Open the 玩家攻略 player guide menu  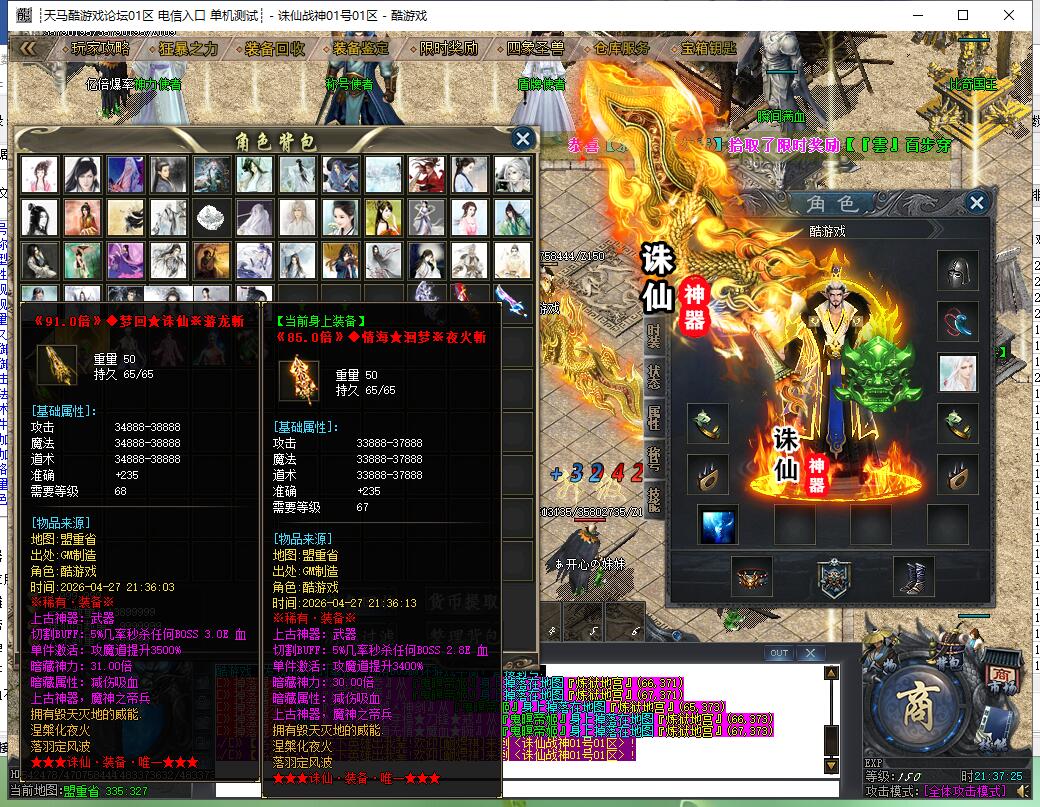tap(101, 48)
